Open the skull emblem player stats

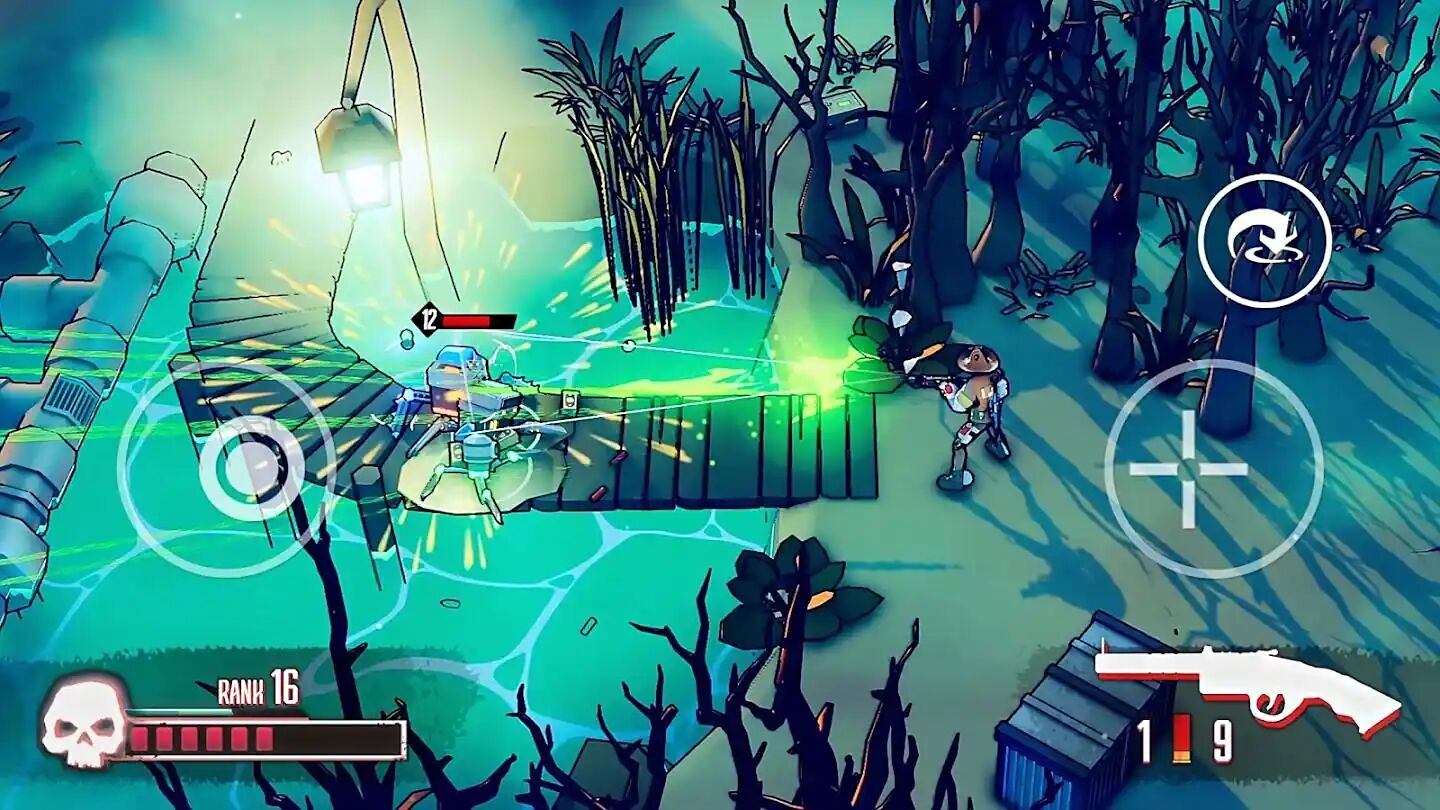(x=86, y=725)
